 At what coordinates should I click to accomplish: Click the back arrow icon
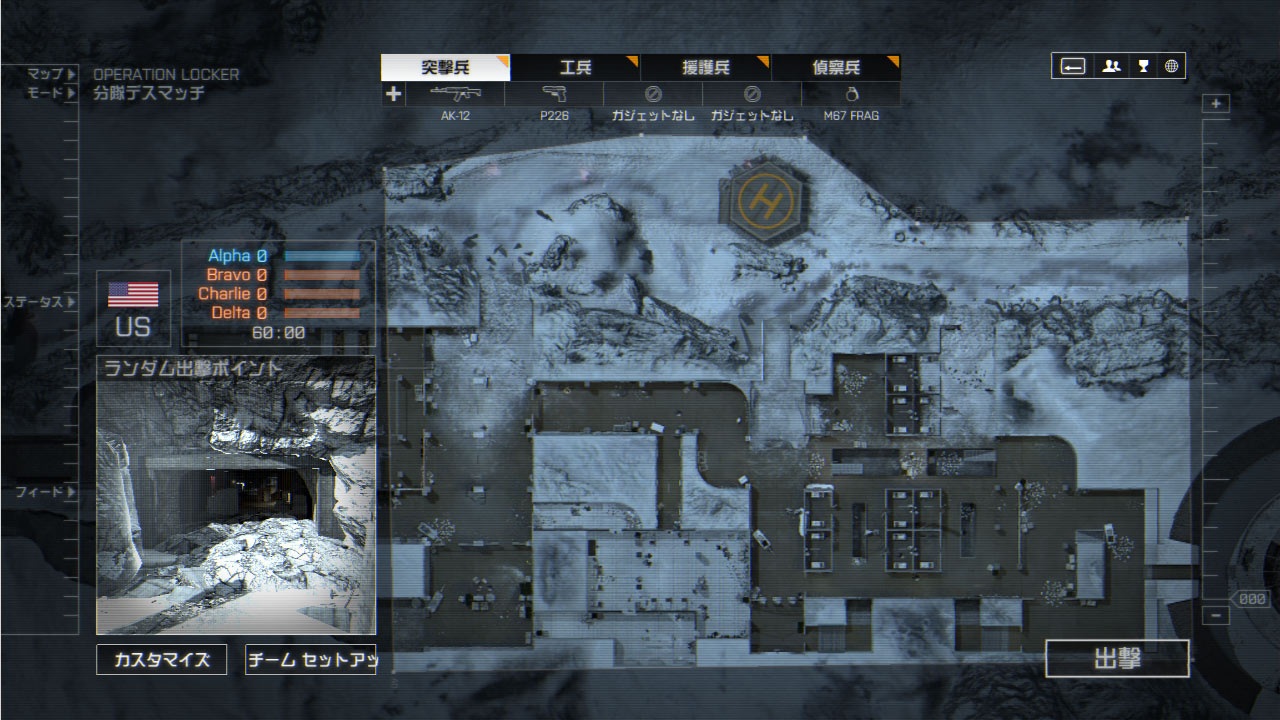pos(1073,67)
